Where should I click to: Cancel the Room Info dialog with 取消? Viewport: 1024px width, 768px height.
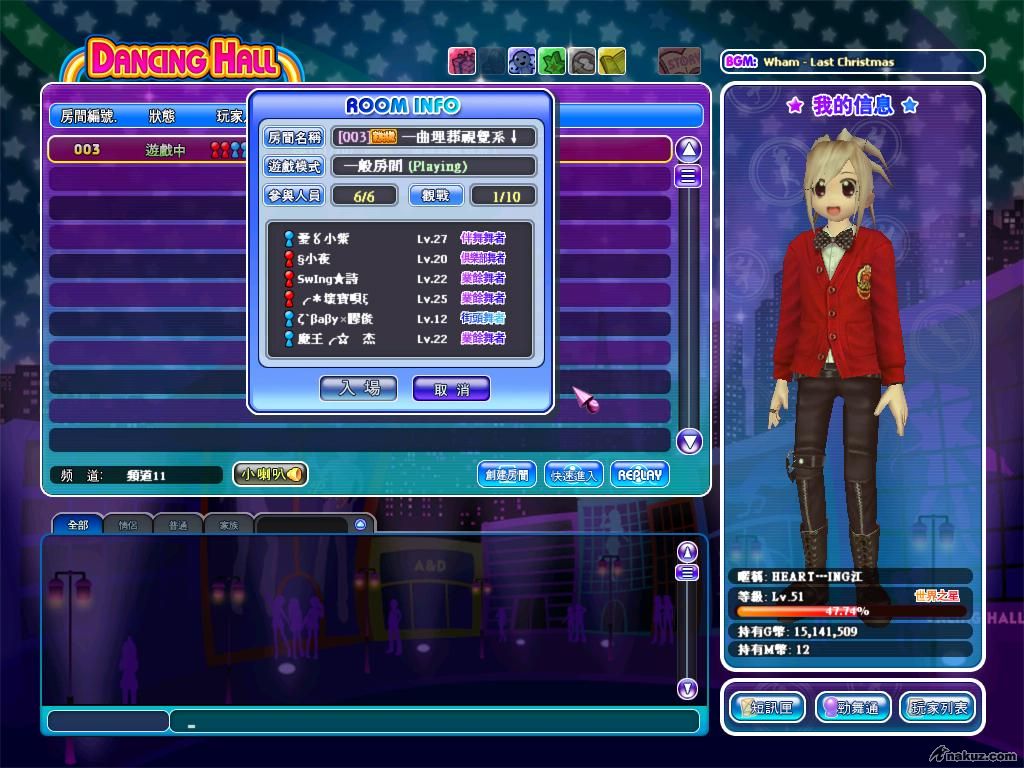[451, 389]
